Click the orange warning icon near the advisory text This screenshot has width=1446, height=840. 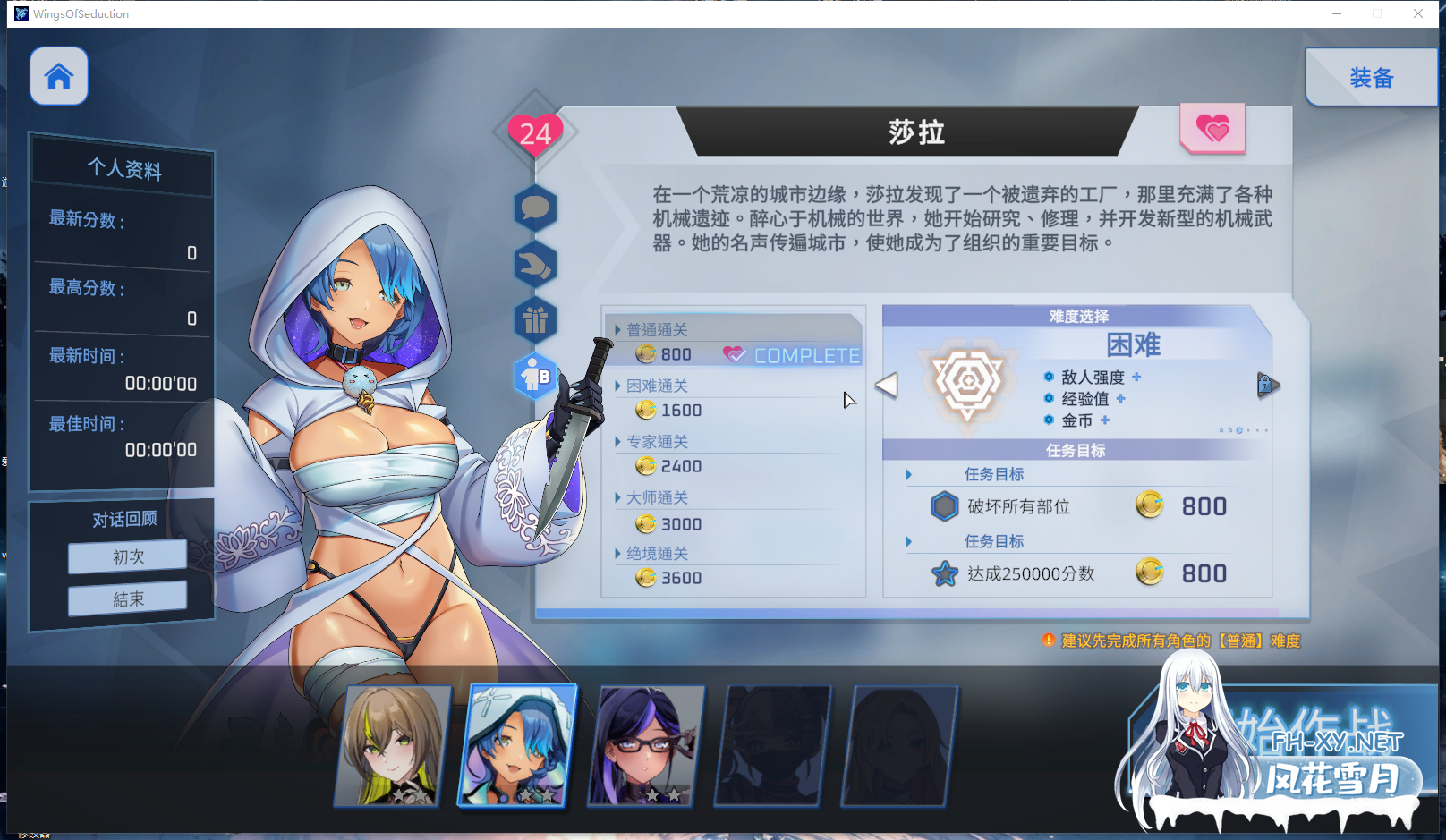point(1048,641)
